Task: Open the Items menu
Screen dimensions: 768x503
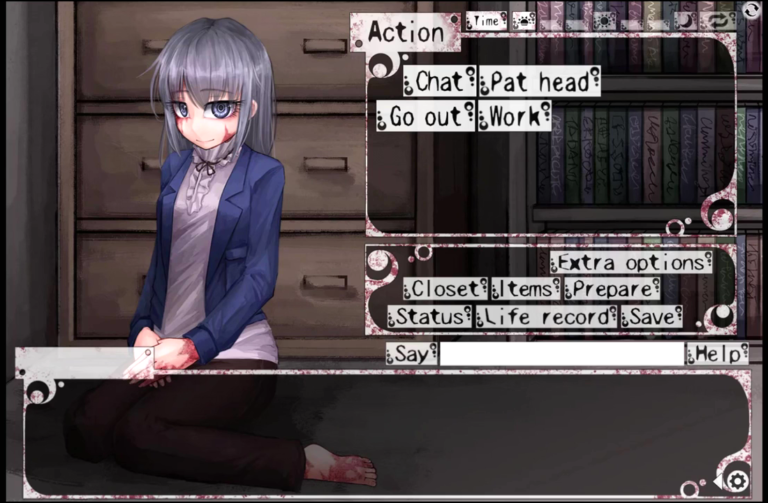Action: tap(525, 289)
